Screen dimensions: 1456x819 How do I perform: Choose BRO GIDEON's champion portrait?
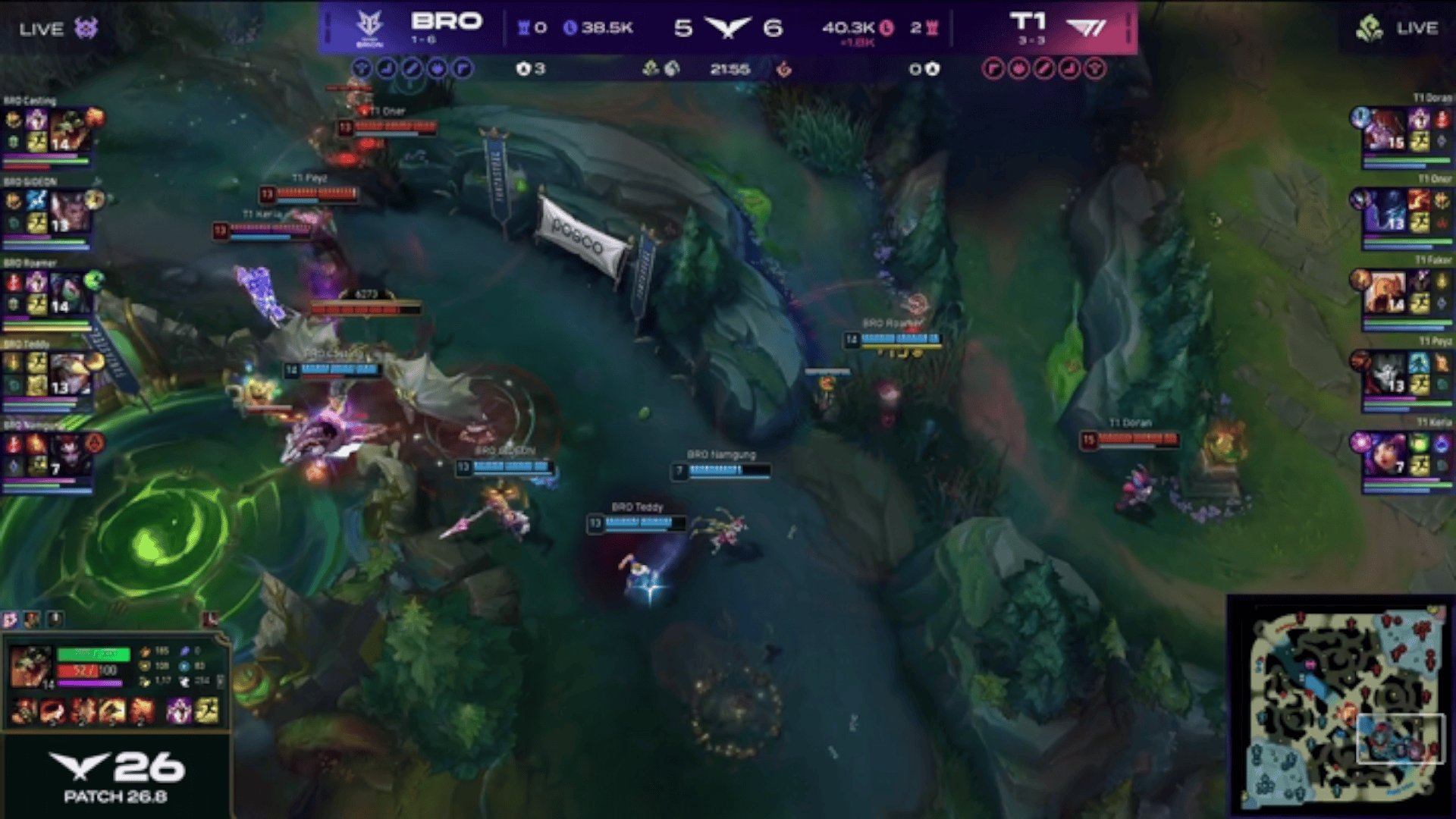pos(71,212)
